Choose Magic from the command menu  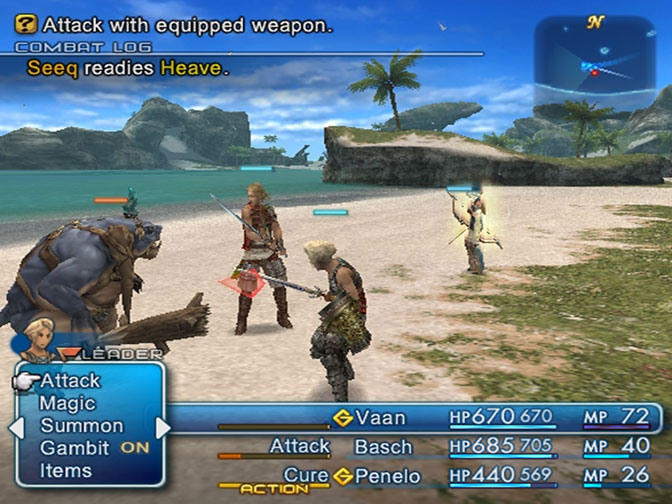click(67, 404)
